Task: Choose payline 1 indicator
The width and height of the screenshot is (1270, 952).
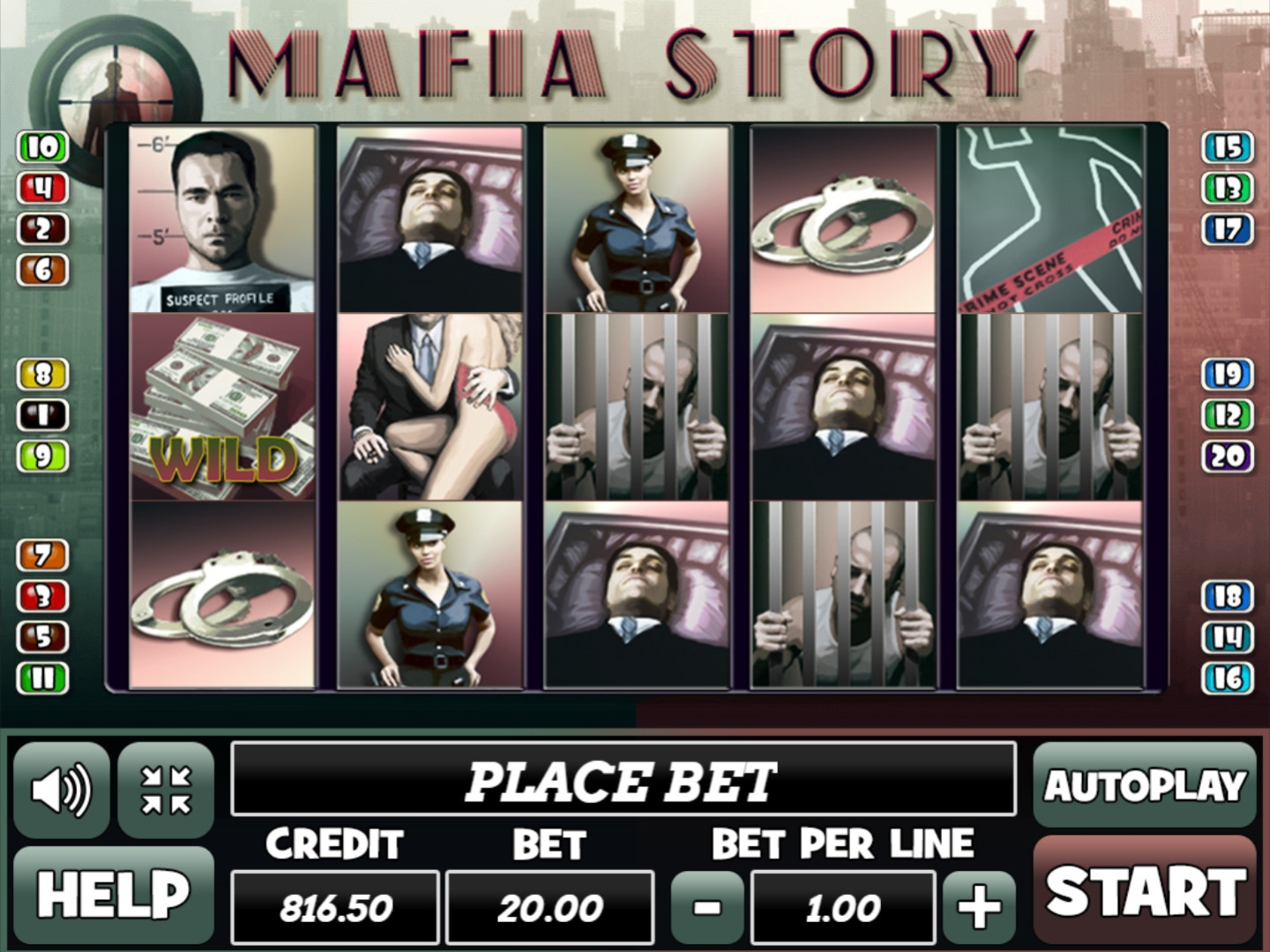Action: click(x=42, y=415)
